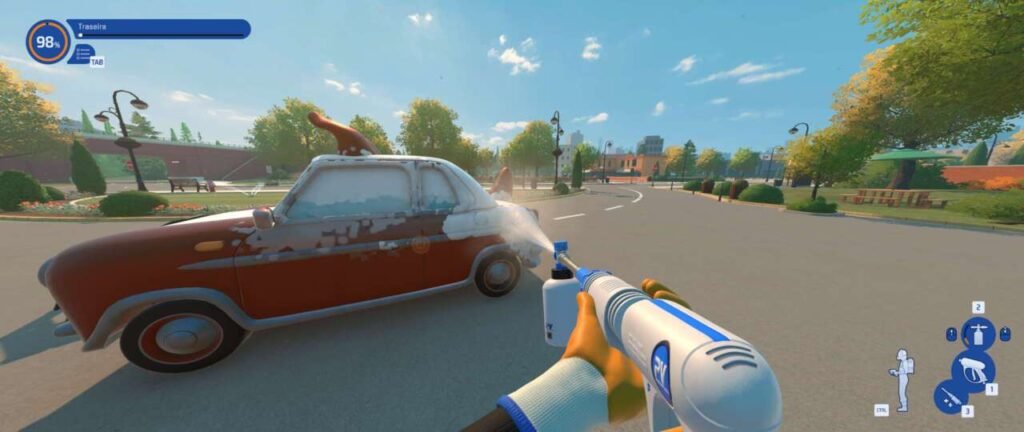
Task: Select the soap bottle attachment icon
Action: [977, 333]
